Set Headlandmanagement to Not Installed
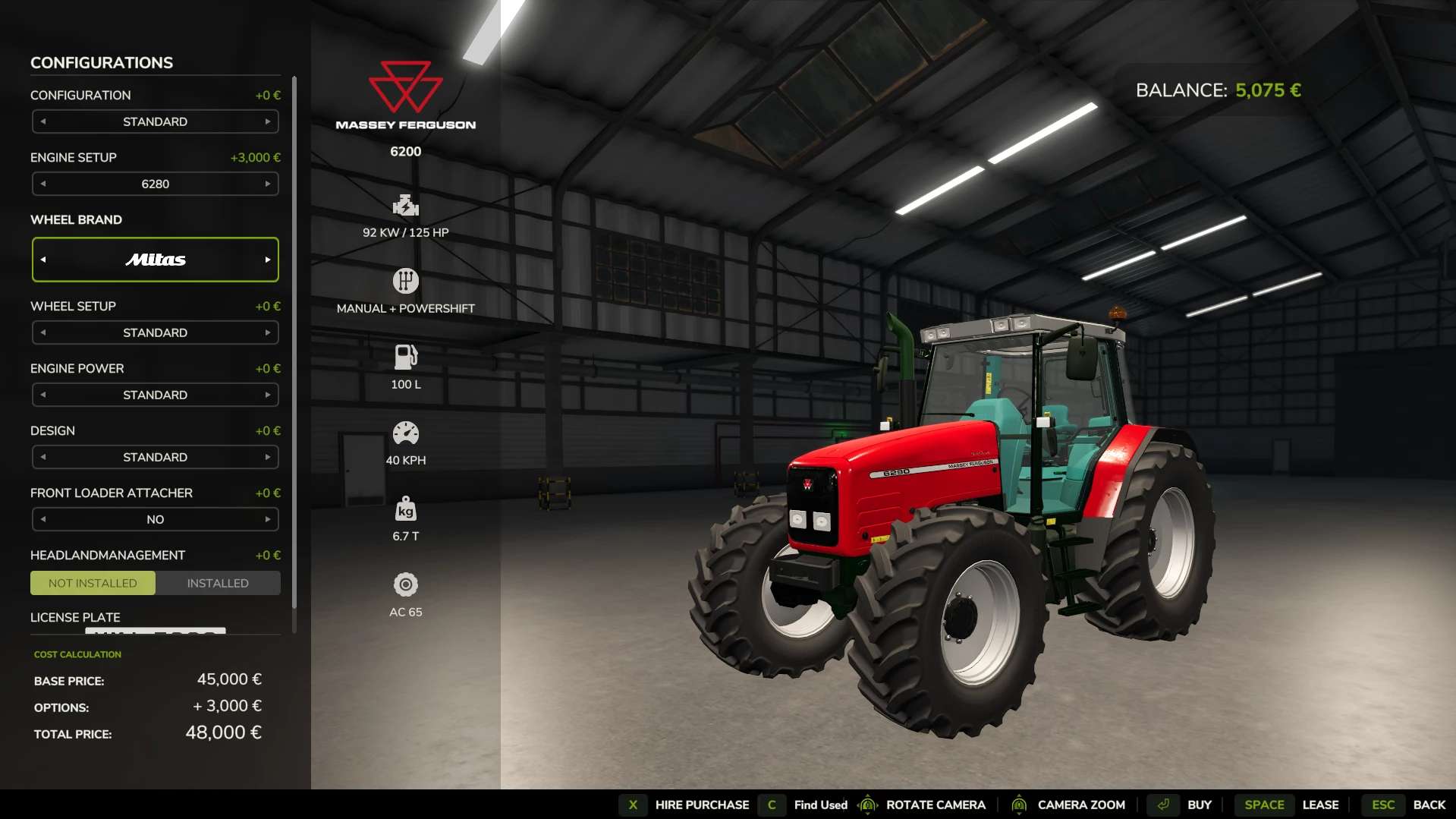The image size is (1456, 819). pyautogui.click(x=93, y=583)
